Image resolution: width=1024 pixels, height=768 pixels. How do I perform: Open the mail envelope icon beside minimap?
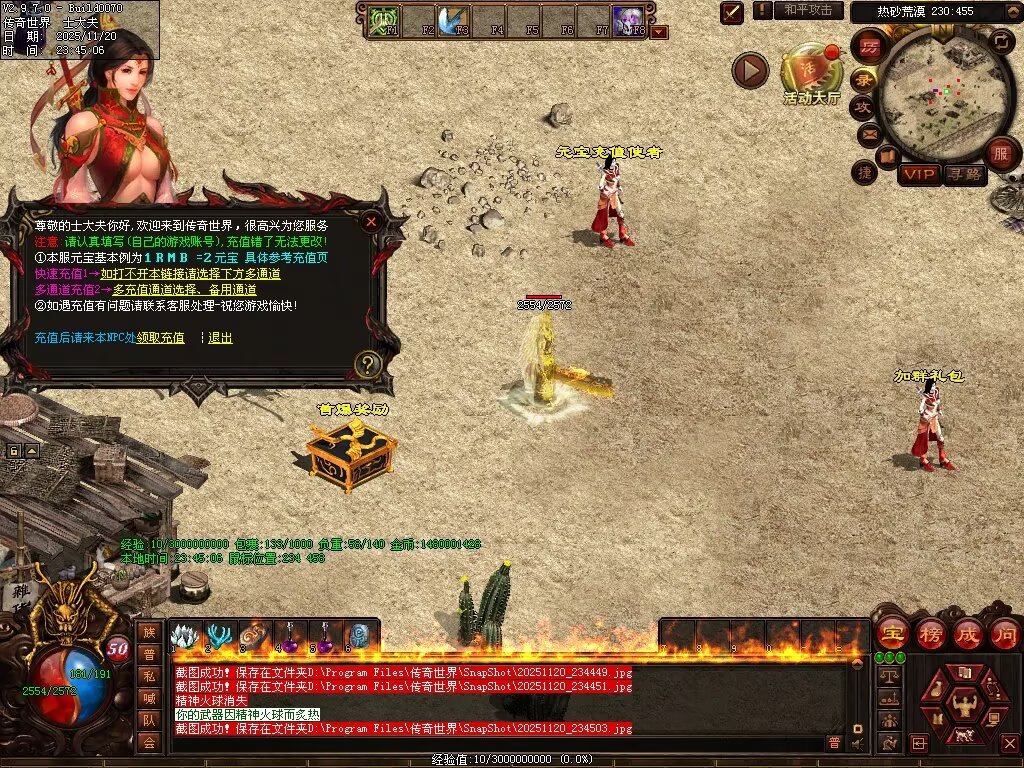pyautogui.click(x=868, y=133)
